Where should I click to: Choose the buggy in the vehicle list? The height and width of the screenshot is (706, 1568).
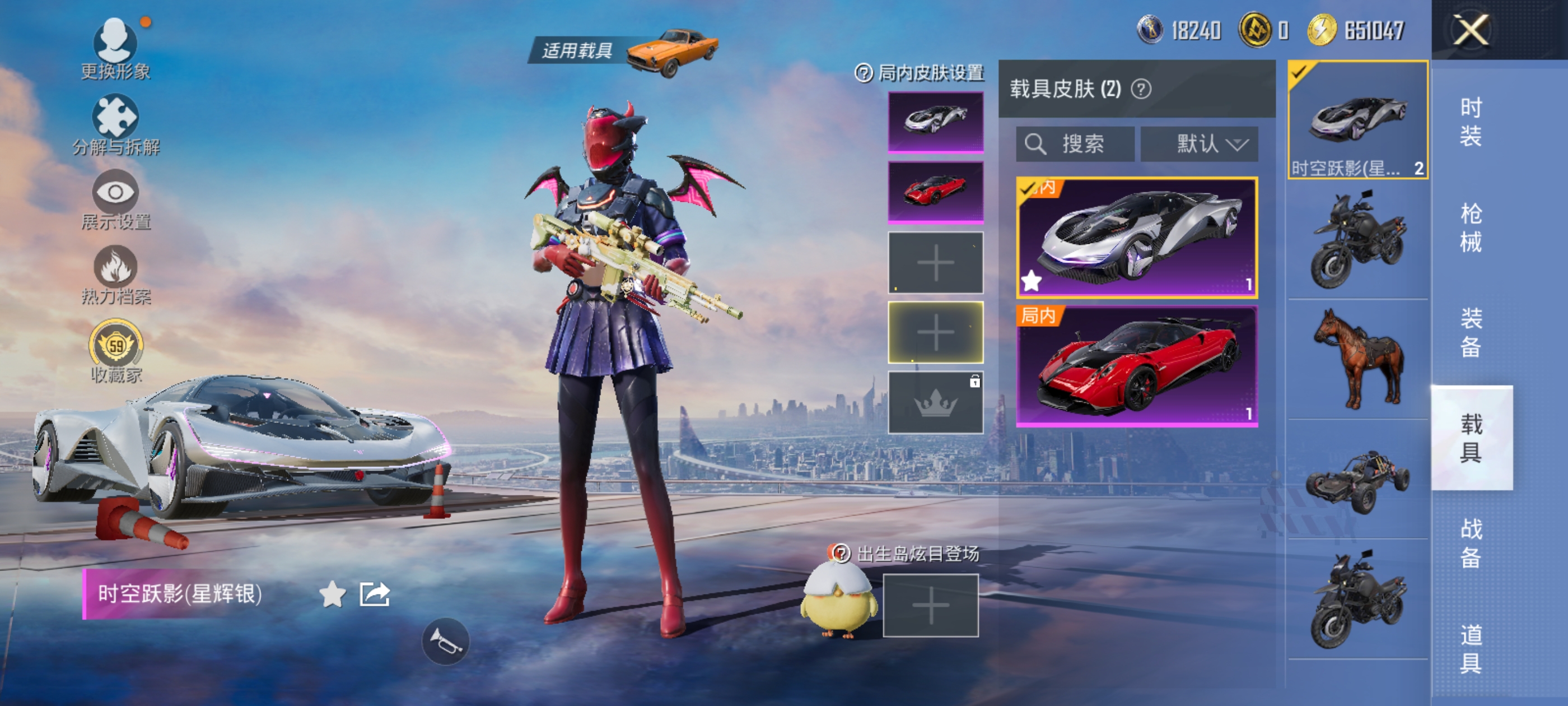coord(1357,480)
